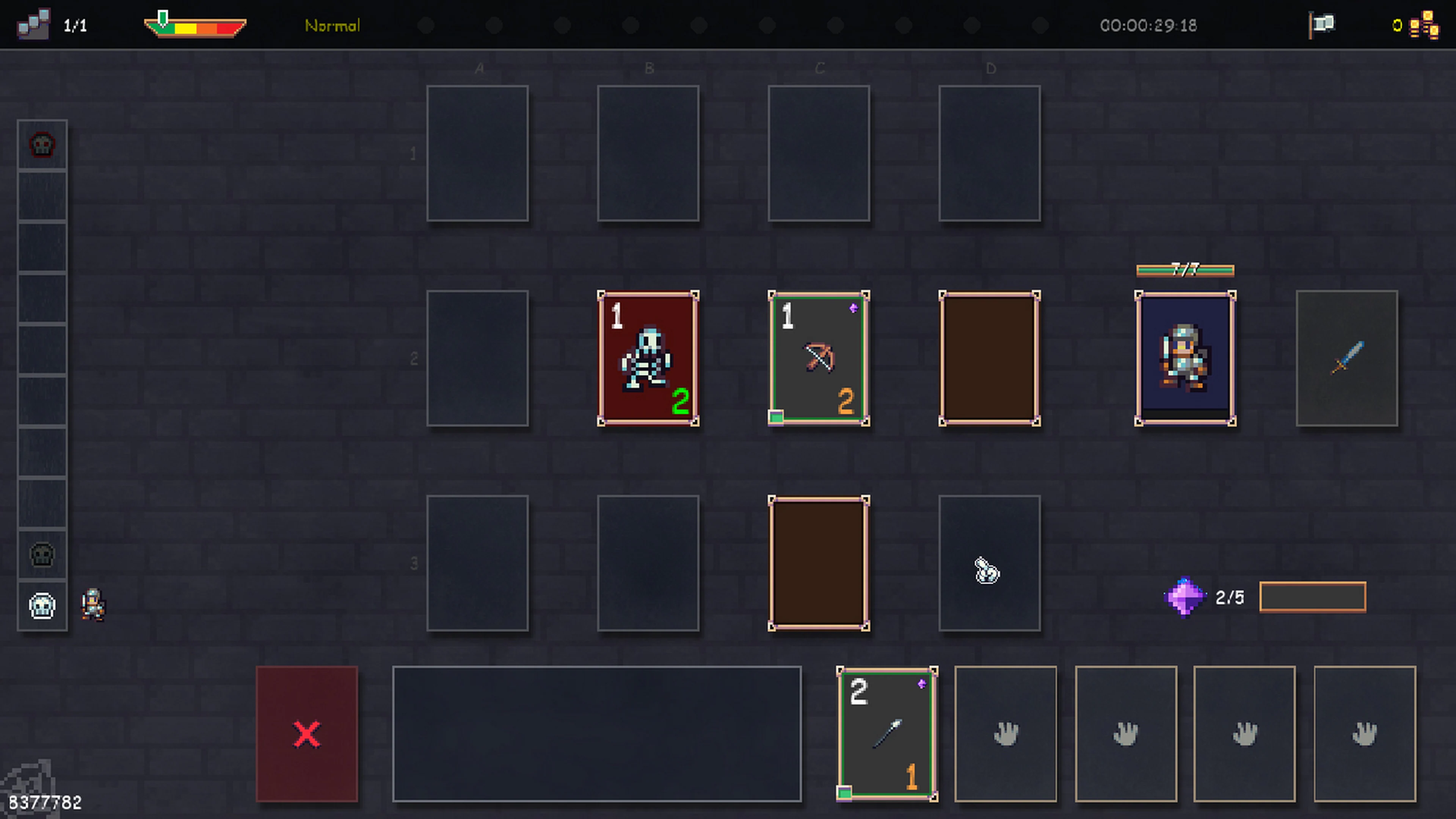This screenshot has height=819, width=1456.
Task: Click the Normal difficulty label
Action: [x=333, y=25]
